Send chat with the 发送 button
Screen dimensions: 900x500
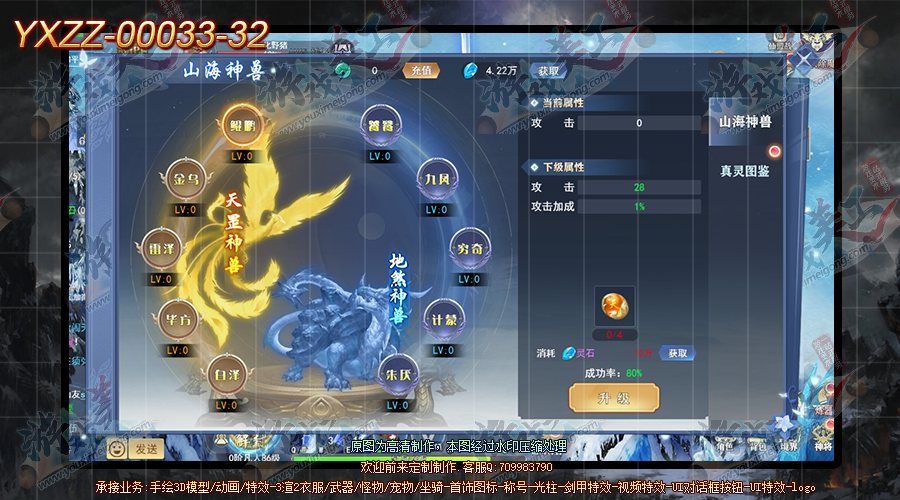[146, 448]
